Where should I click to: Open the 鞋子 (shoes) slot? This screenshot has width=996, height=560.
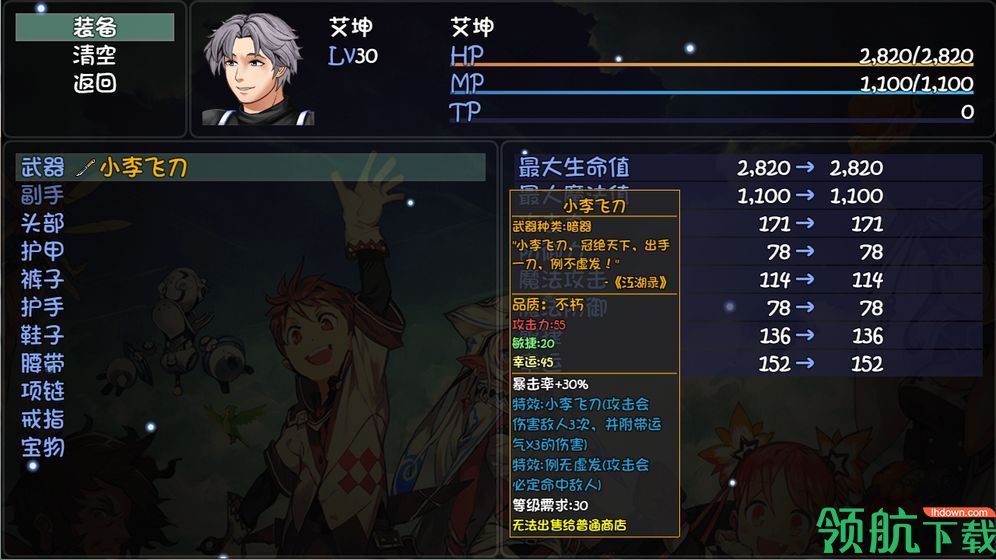43,335
